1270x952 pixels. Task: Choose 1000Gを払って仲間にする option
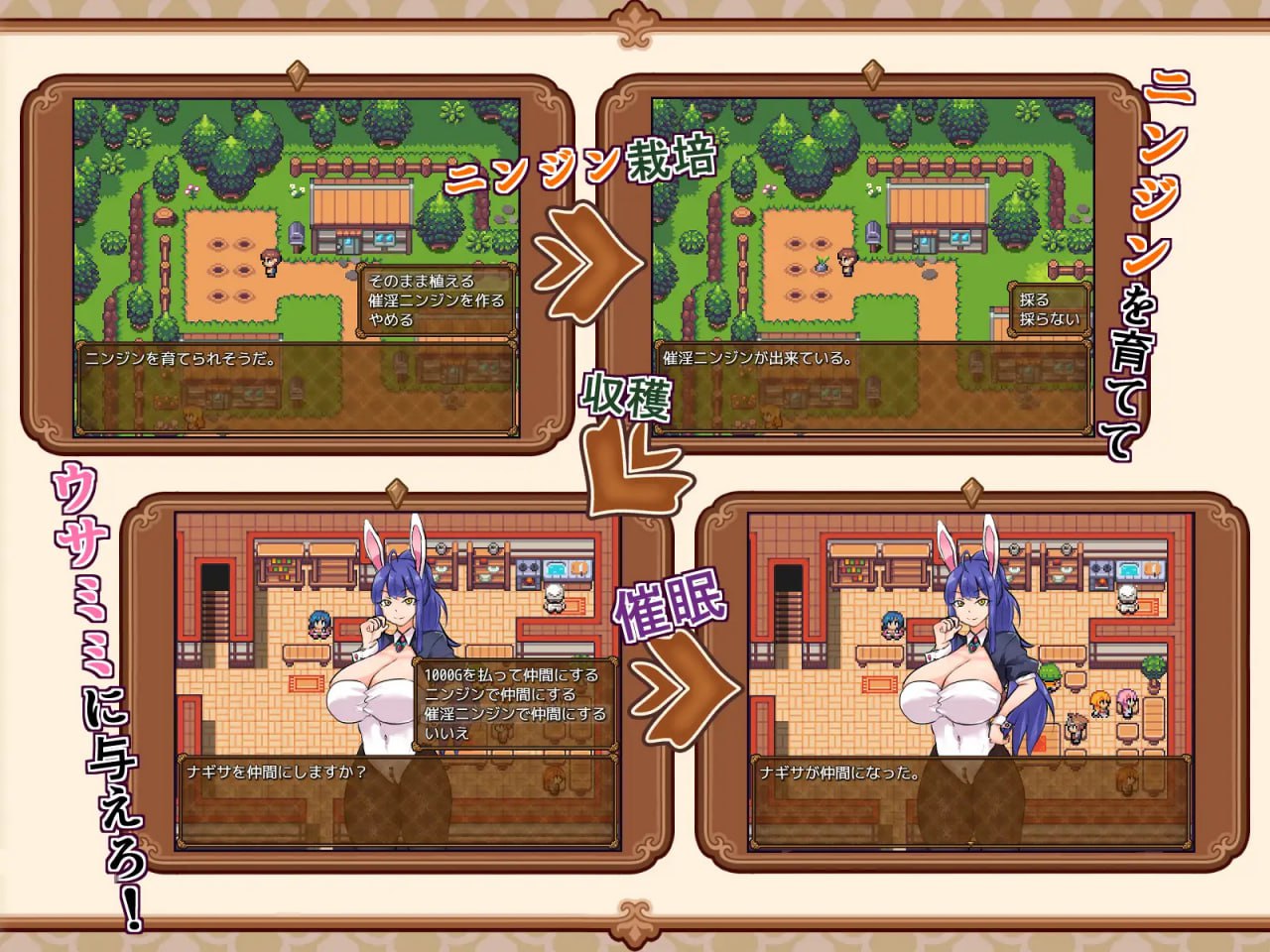[x=511, y=674]
